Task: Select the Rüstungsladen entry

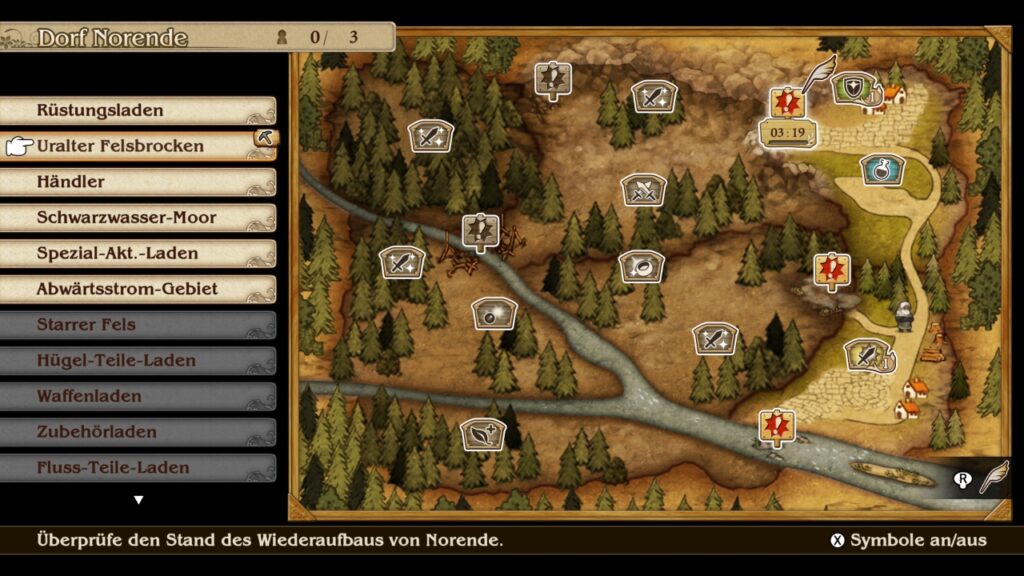Action: (x=140, y=110)
